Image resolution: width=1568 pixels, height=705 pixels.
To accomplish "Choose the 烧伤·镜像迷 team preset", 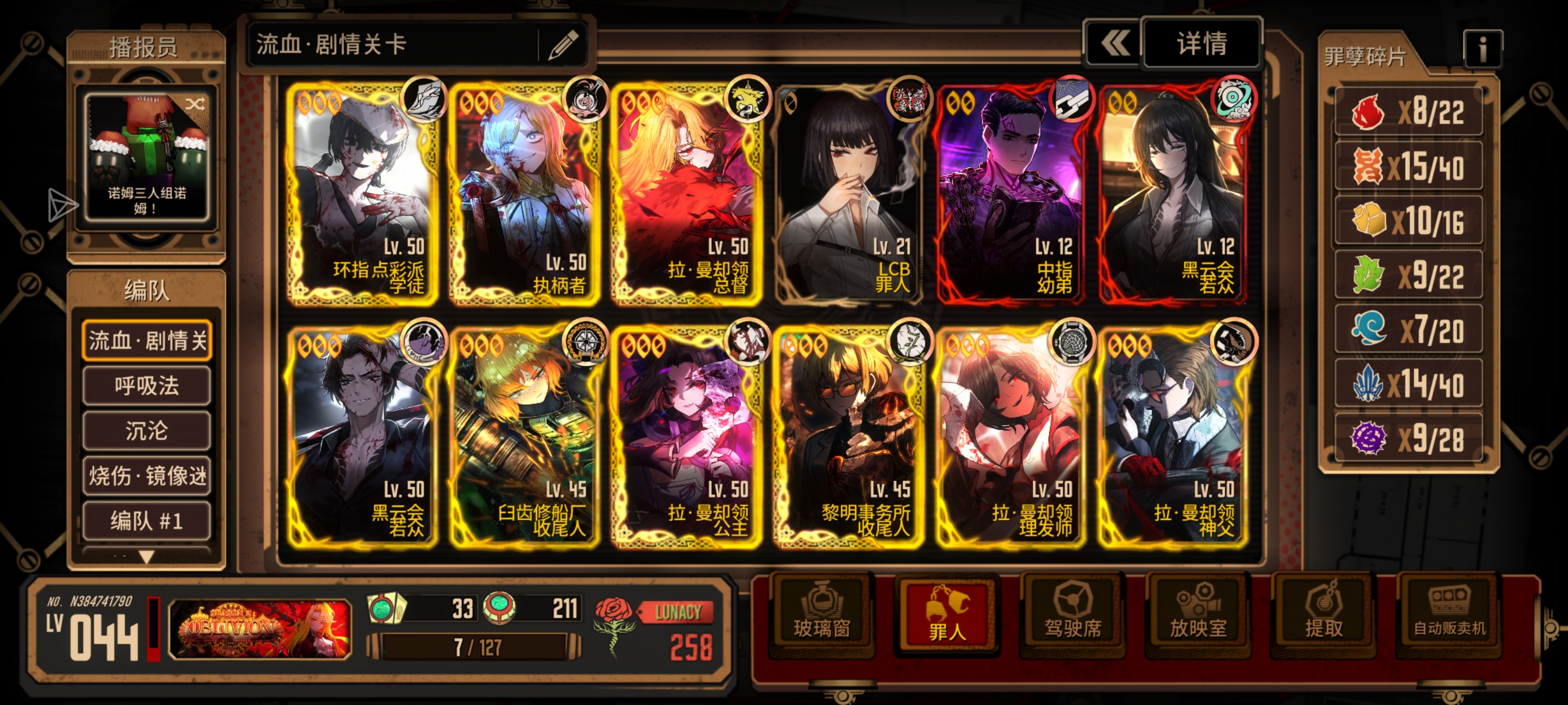I will [147, 476].
